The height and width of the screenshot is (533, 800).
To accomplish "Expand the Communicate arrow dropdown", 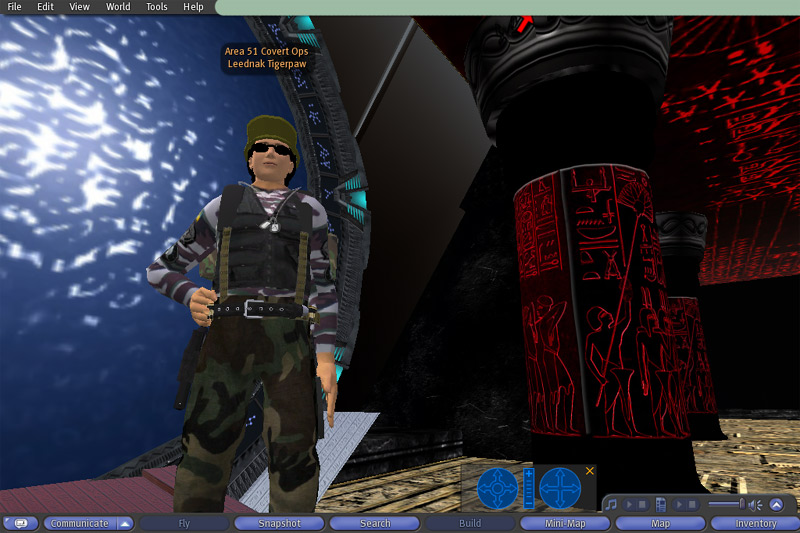I will tap(125, 523).
